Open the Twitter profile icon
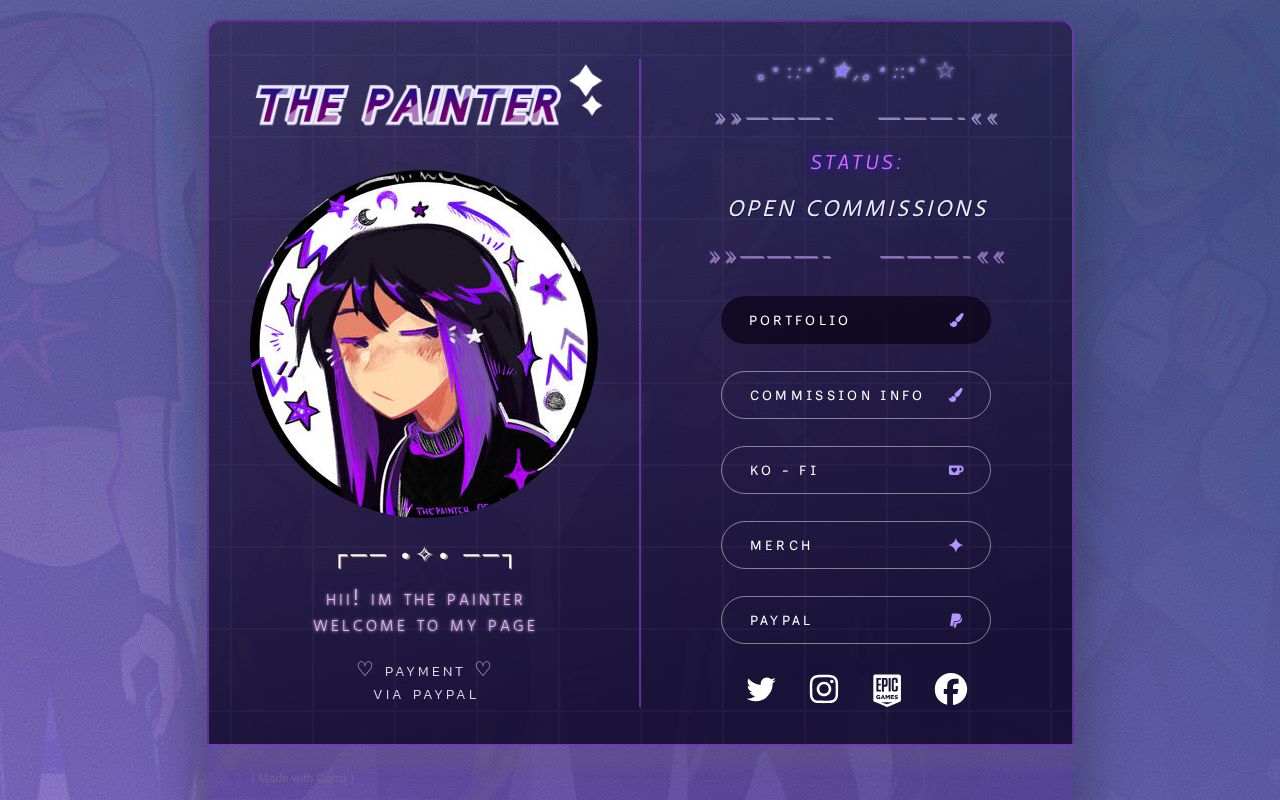Screen dimensions: 1280x800 click(x=761, y=689)
